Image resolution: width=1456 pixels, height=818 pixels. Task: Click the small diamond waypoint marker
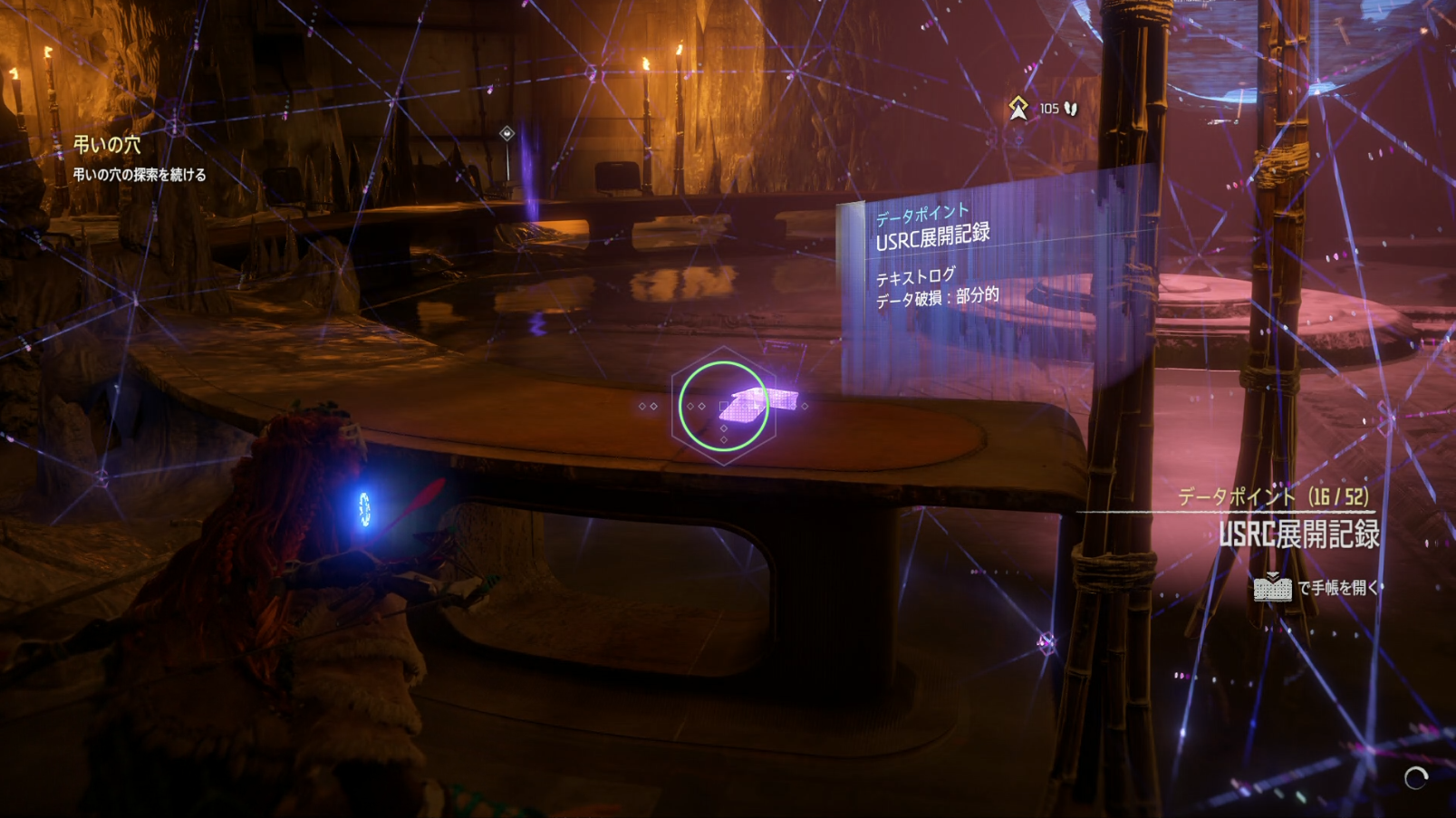pos(507,134)
